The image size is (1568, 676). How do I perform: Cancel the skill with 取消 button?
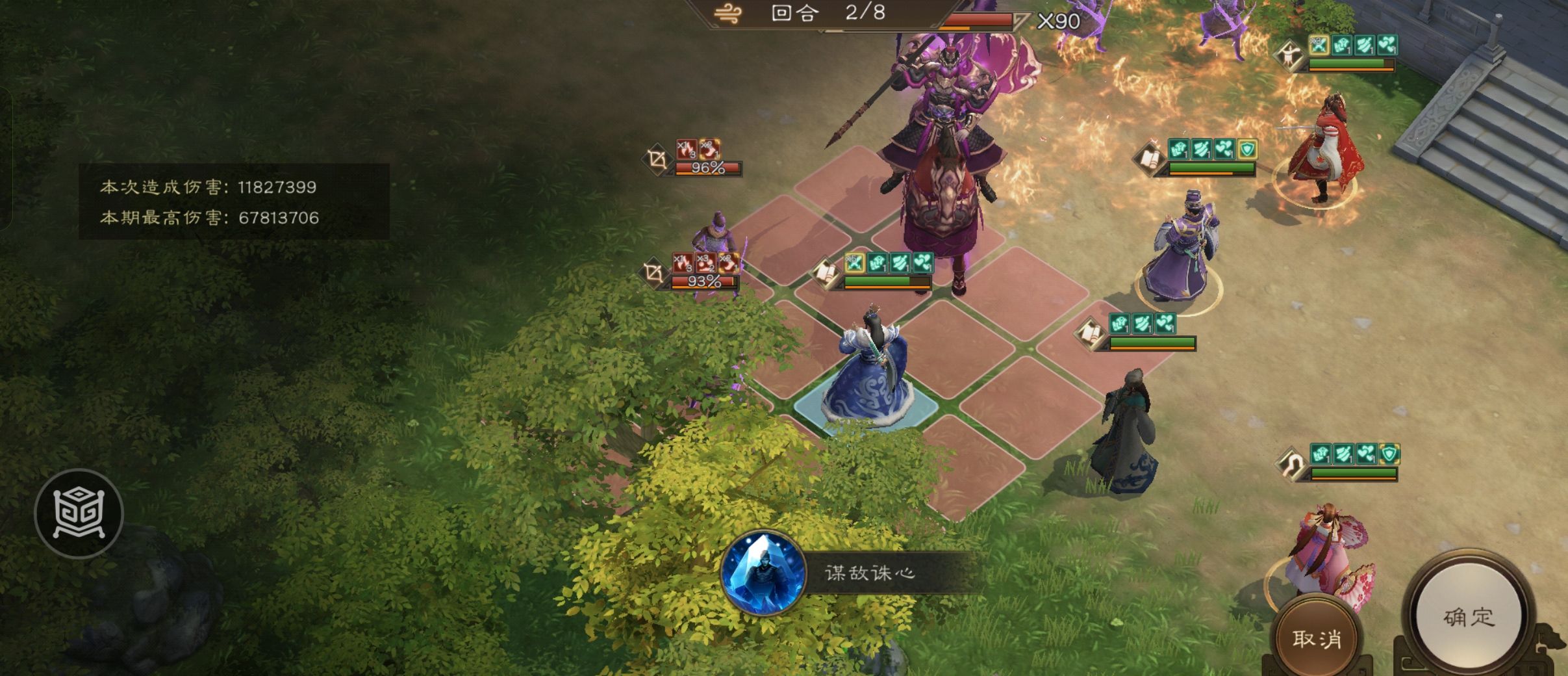click(x=1317, y=639)
